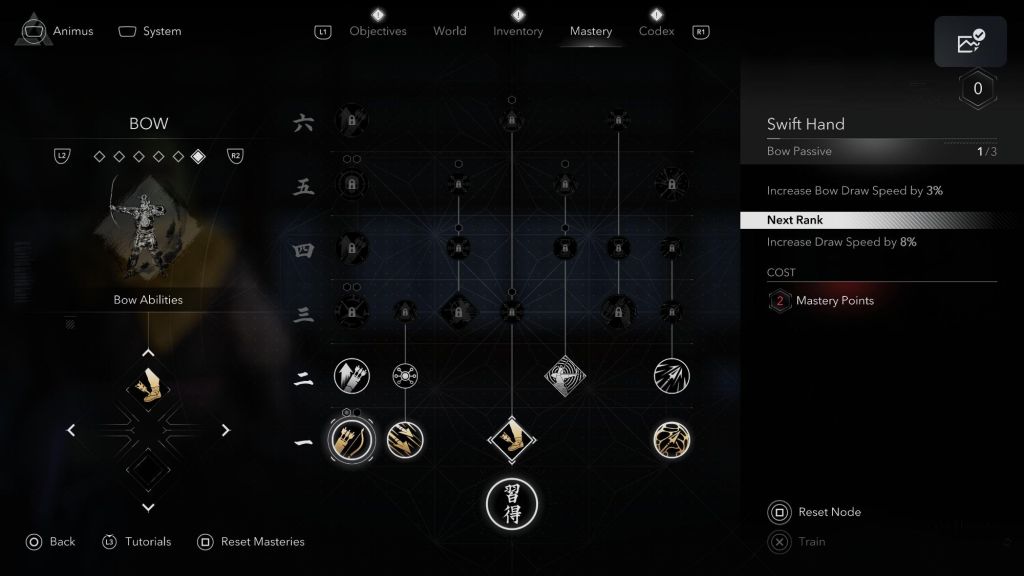Select the small circular dots passive node

click(x=405, y=376)
